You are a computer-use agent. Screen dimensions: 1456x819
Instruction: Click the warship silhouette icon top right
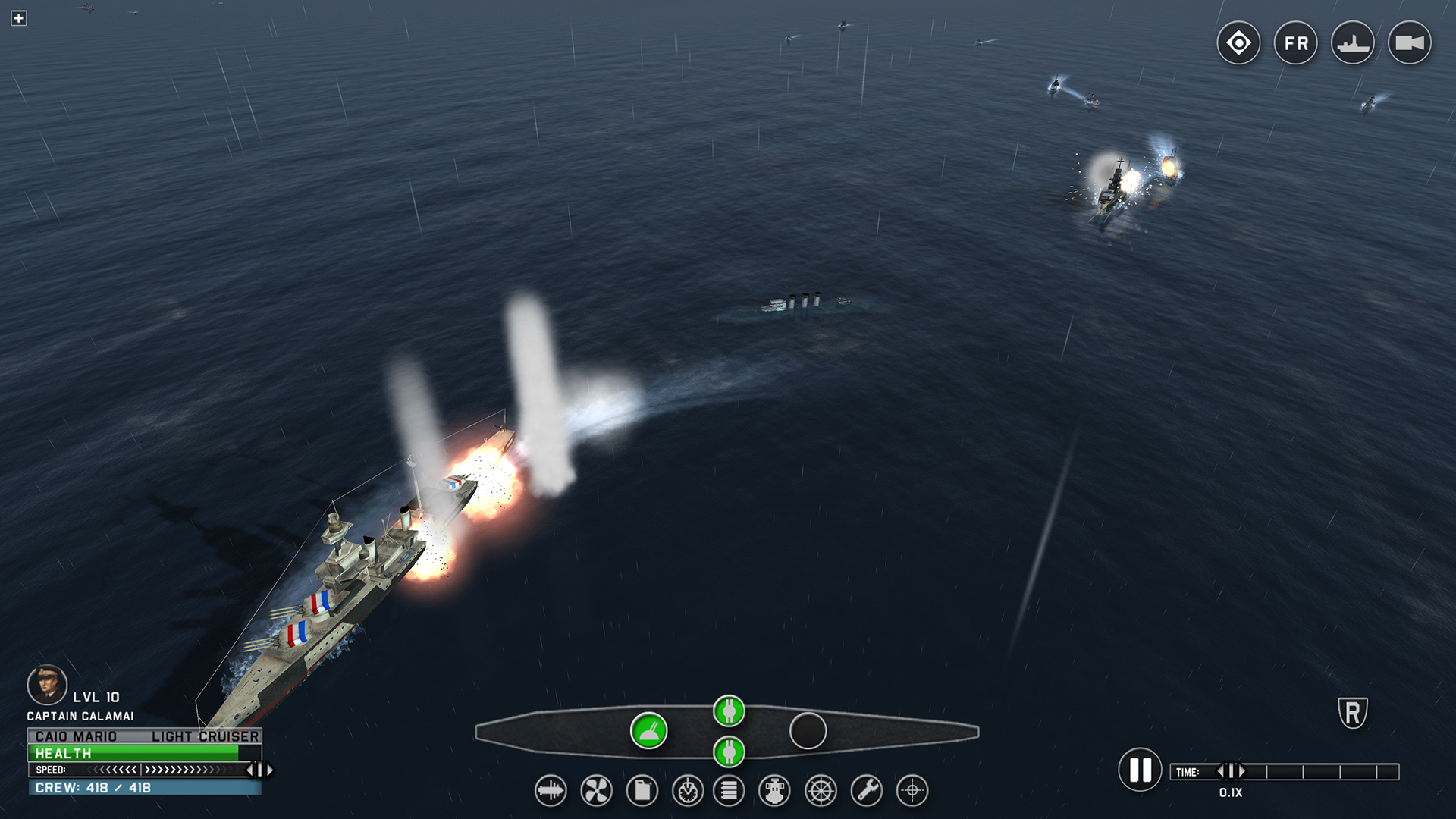tap(1352, 43)
